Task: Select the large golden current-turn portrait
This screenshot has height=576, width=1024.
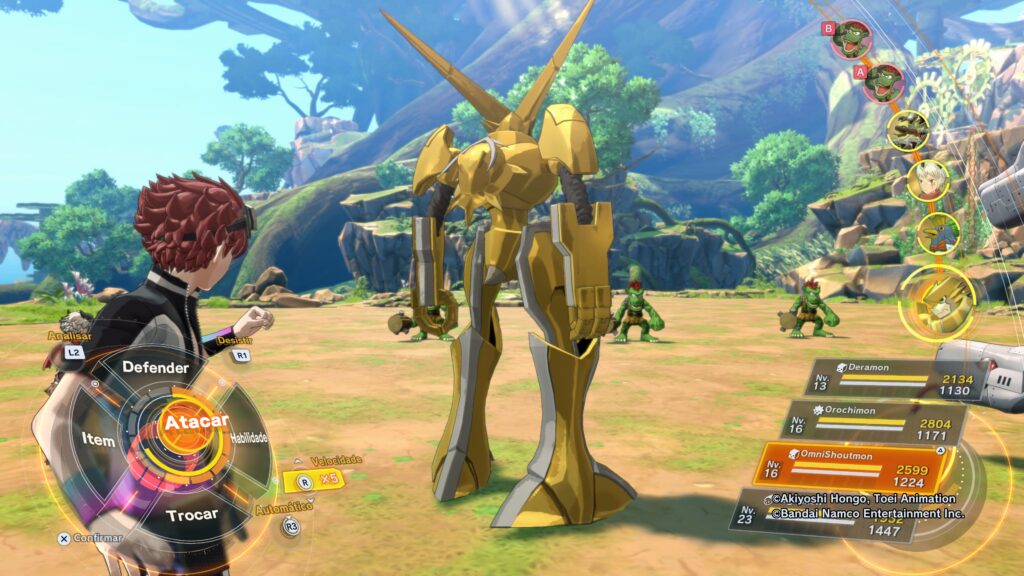Action: coord(937,298)
